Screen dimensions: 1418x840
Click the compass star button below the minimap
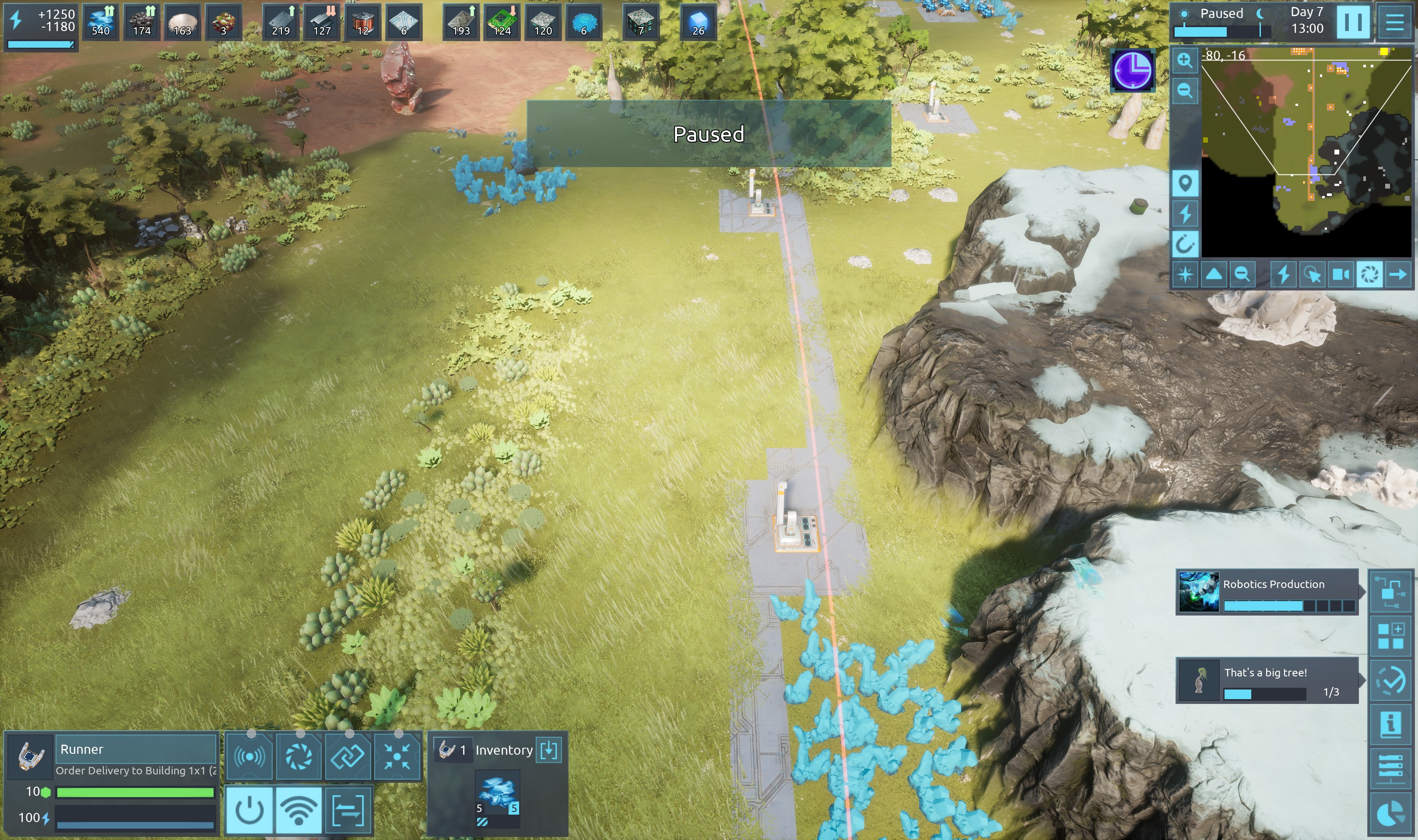click(1185, 275)
